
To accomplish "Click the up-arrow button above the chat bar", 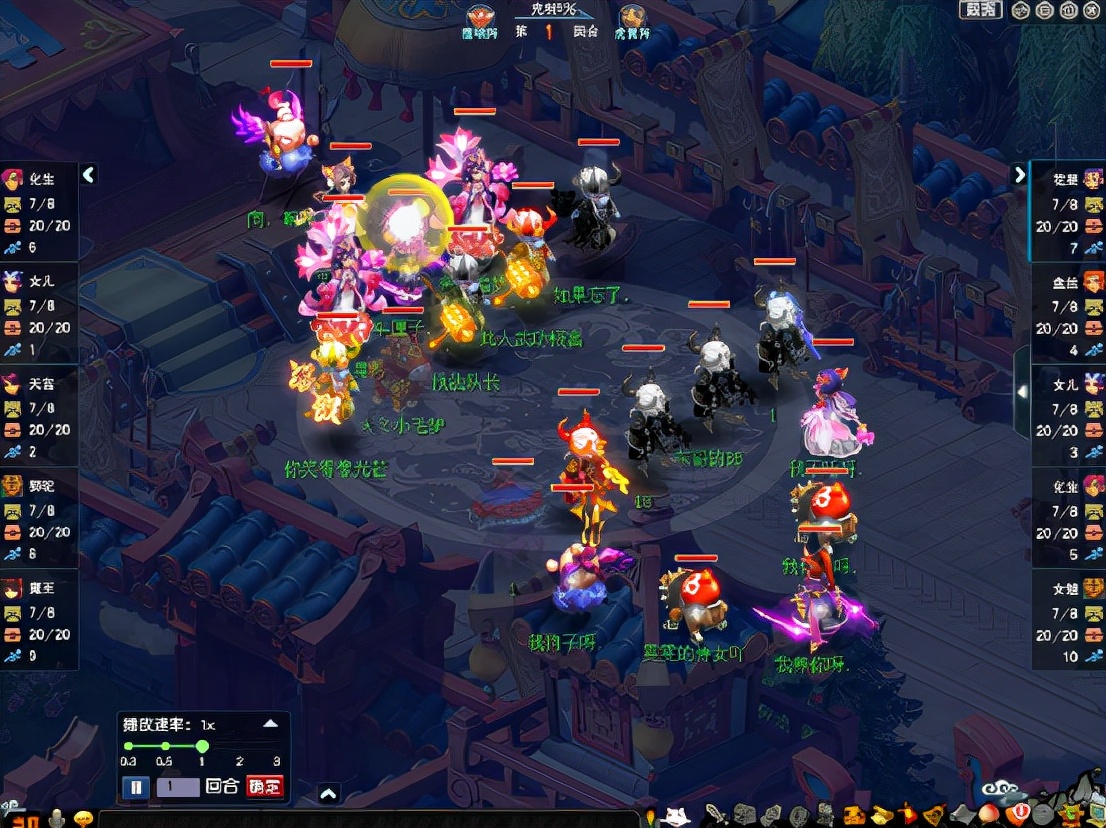I will coord(328,794).
